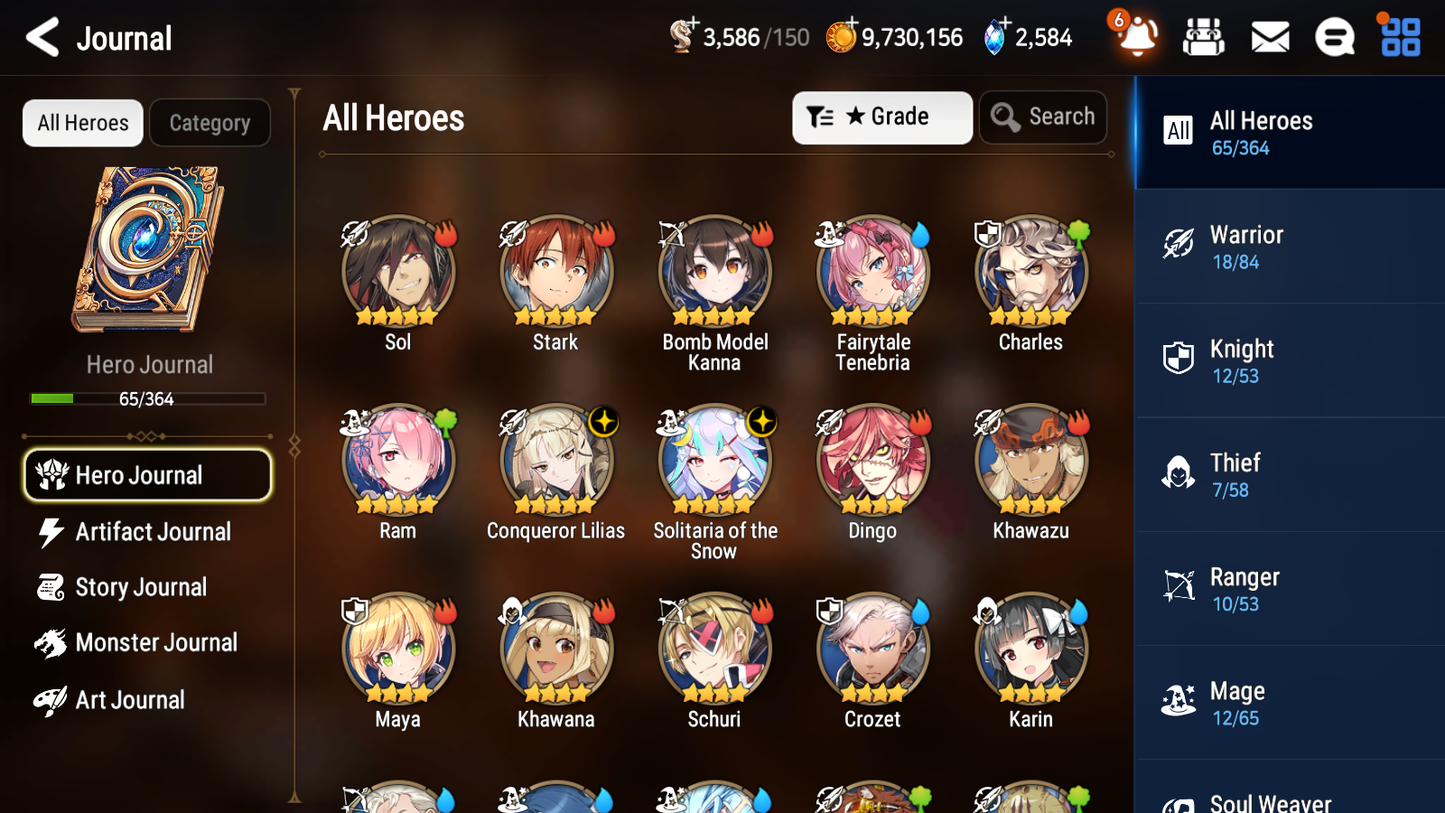The image size is (1445, 813).
Task: Go back using the Journal back arrow
Action: coord(41,36)
